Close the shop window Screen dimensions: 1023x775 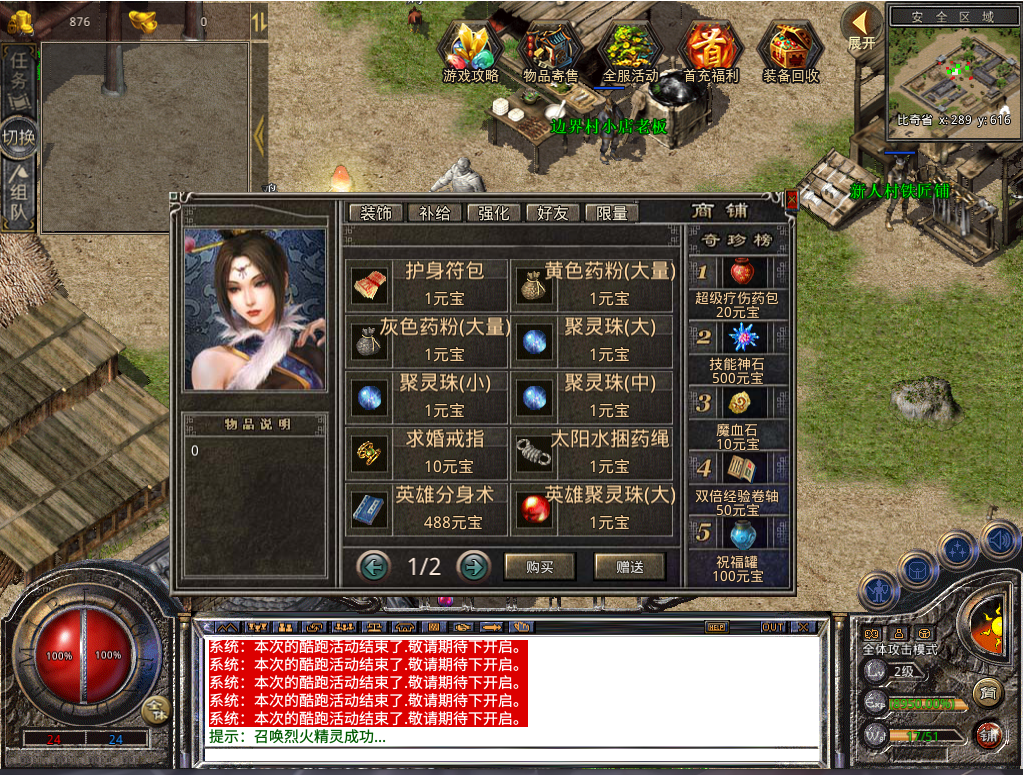point(792,200)
